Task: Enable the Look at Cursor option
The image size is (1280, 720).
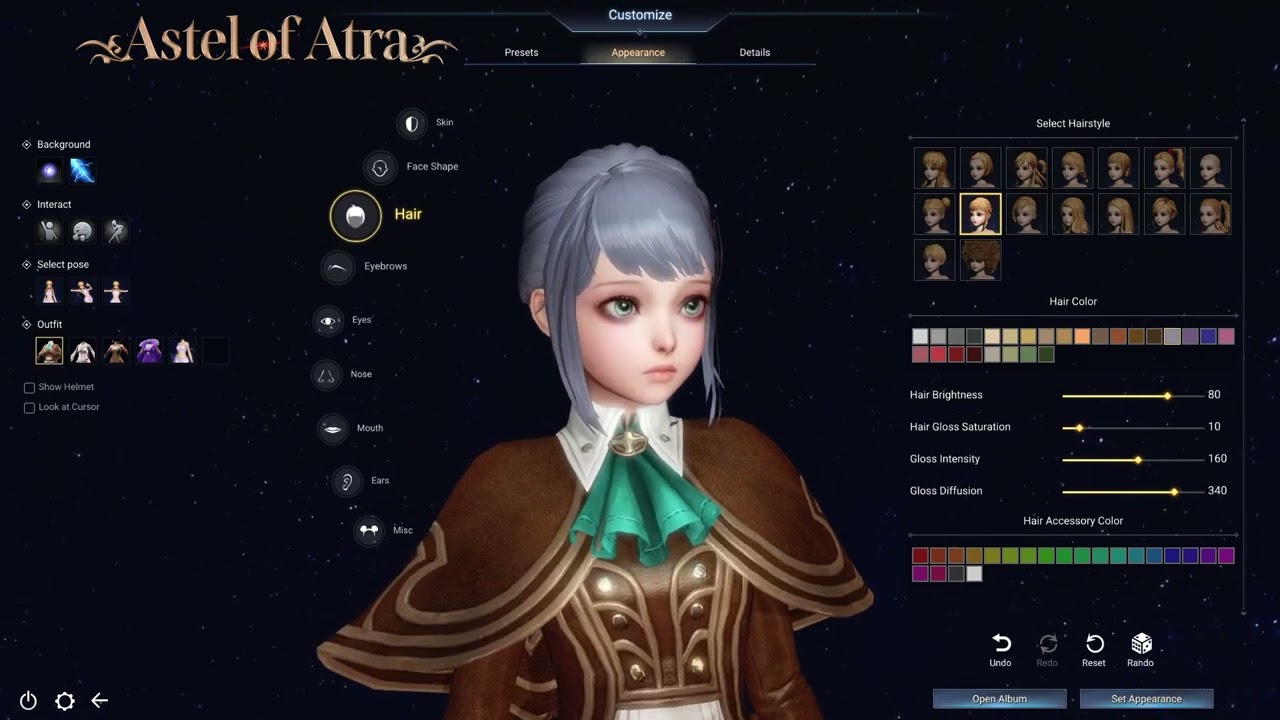Action: tap(29, 407)
